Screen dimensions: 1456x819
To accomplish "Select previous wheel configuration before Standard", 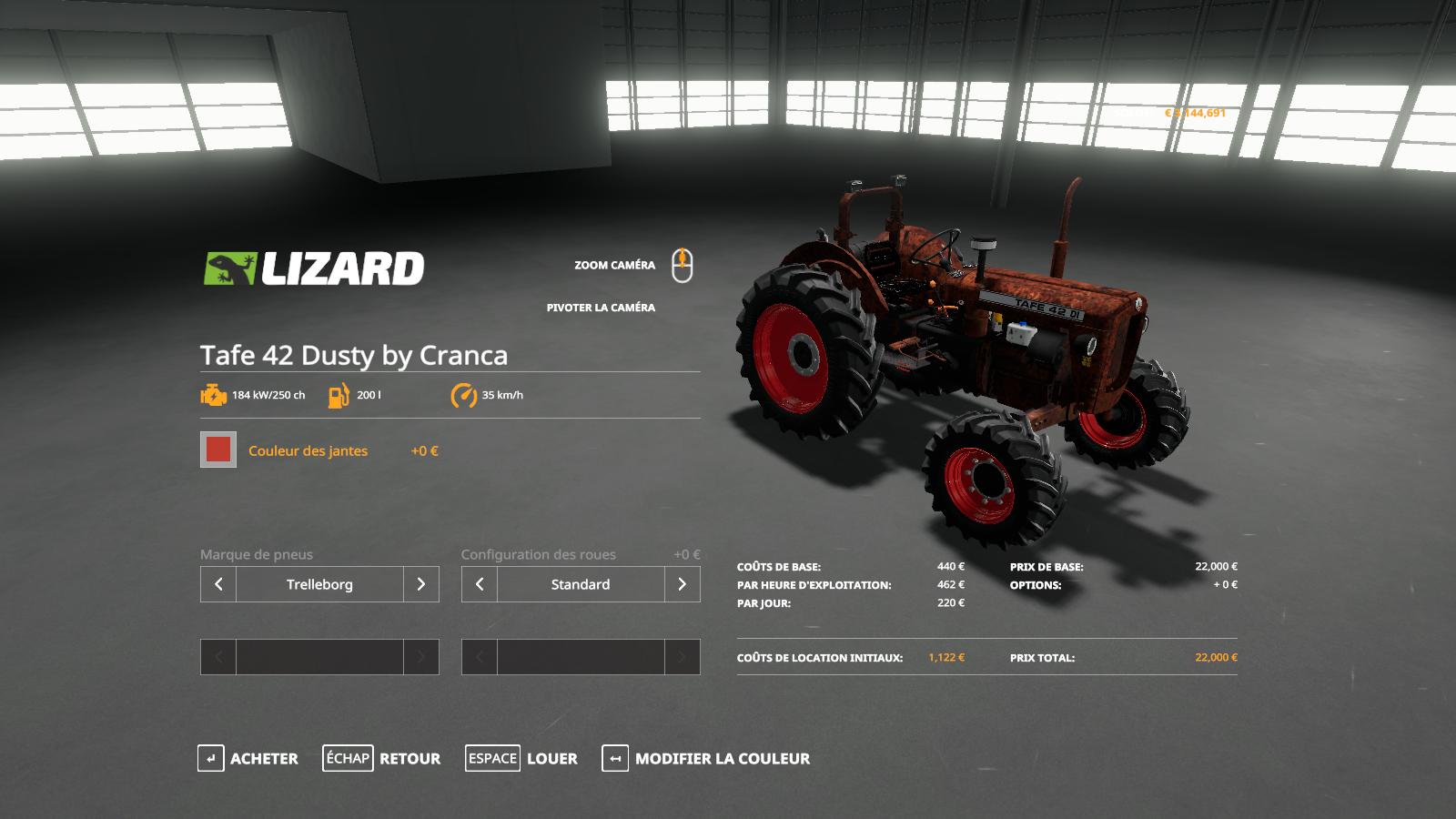I will (x=480, y=584).
